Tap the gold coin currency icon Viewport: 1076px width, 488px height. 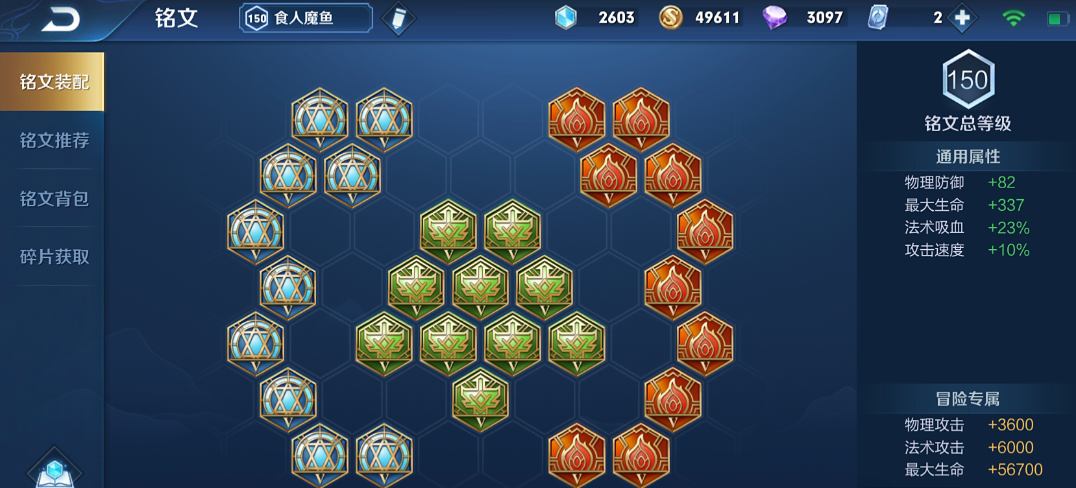tap(671, 18)
